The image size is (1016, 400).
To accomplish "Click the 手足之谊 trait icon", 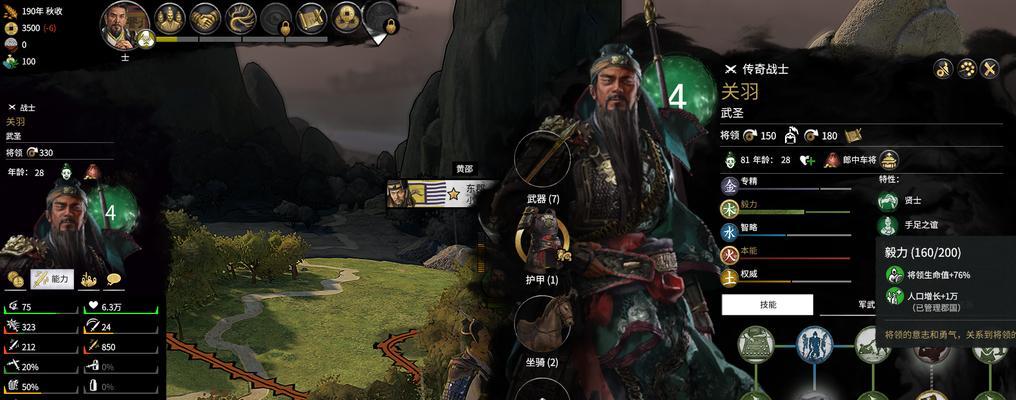I will click(886, 224).
